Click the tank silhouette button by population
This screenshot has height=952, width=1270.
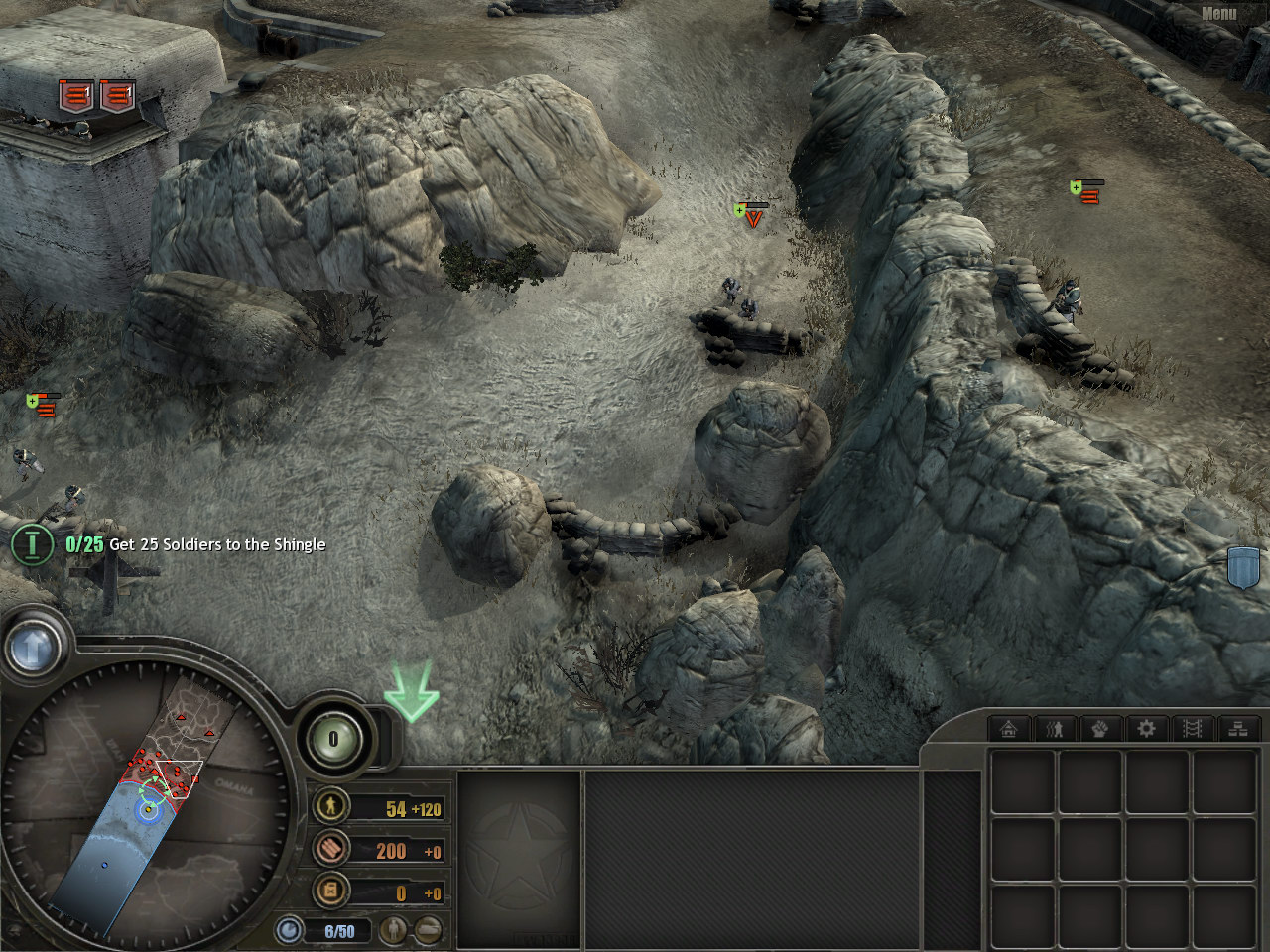[x=429, y=930]
